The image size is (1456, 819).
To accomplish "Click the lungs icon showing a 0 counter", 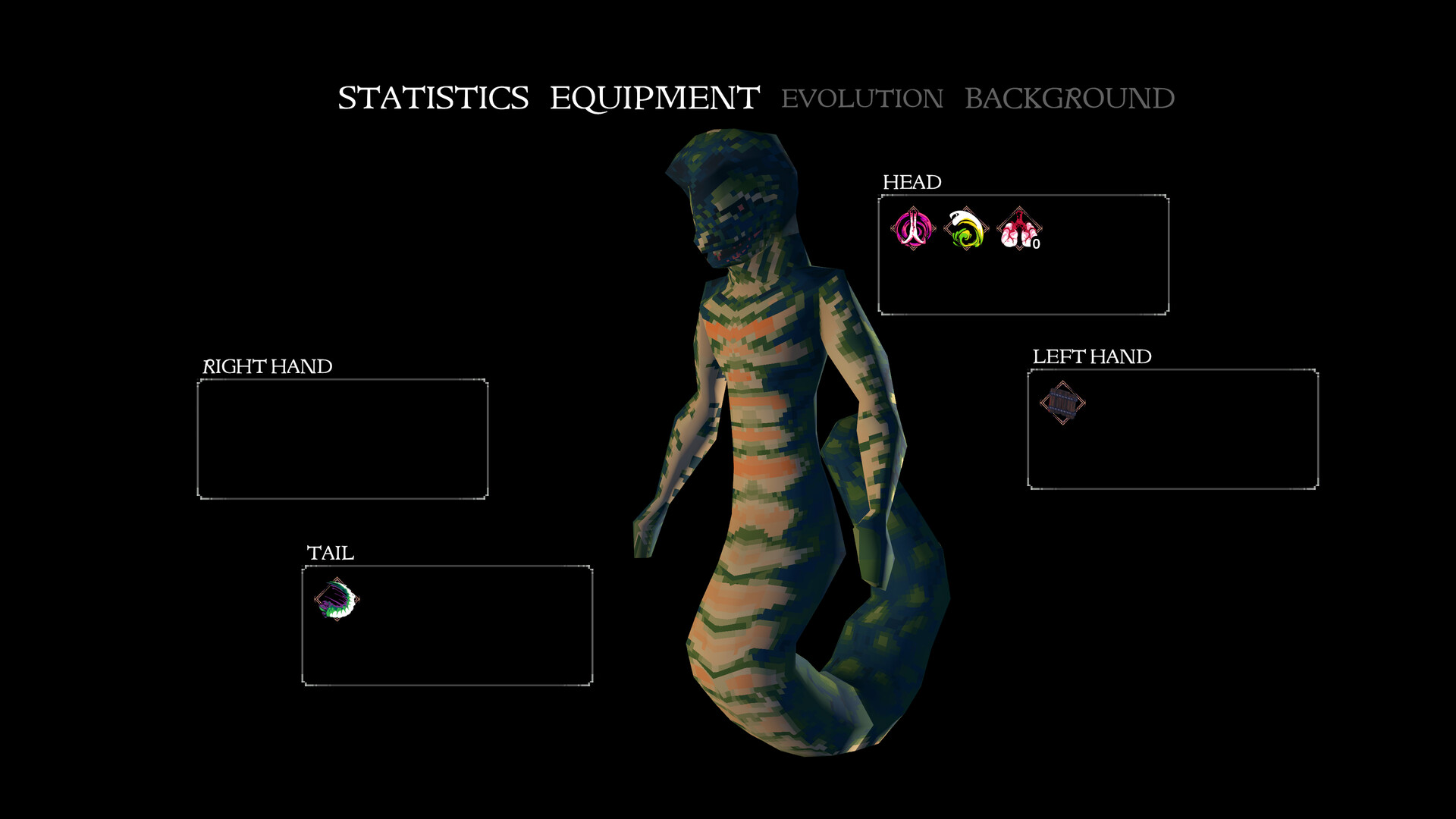I will pyautogui.click(x=1020, y=229).
